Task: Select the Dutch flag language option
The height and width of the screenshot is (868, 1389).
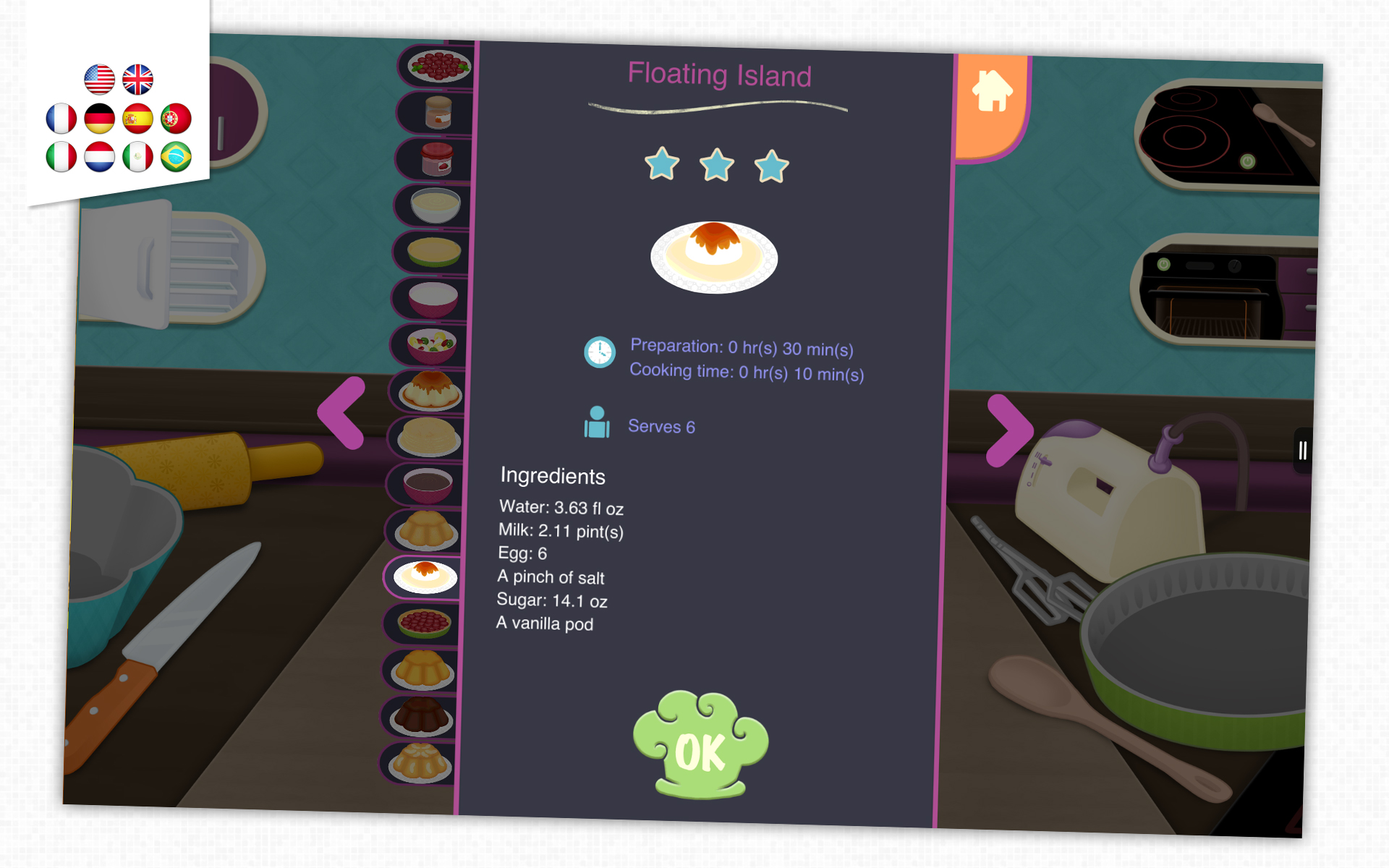Action: tap(99, 157)
